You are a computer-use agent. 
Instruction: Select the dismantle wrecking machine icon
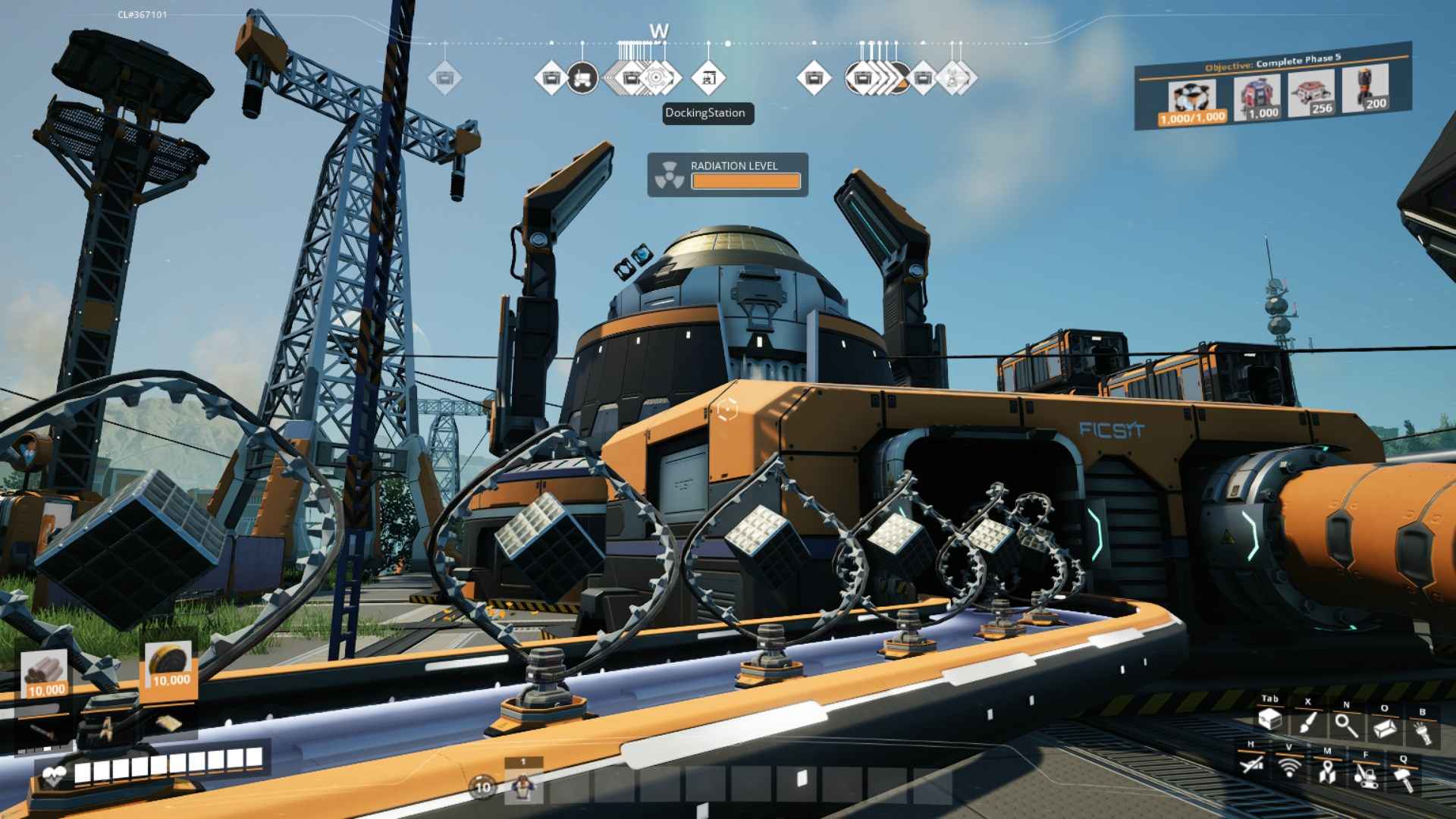tap(1365, 775)
